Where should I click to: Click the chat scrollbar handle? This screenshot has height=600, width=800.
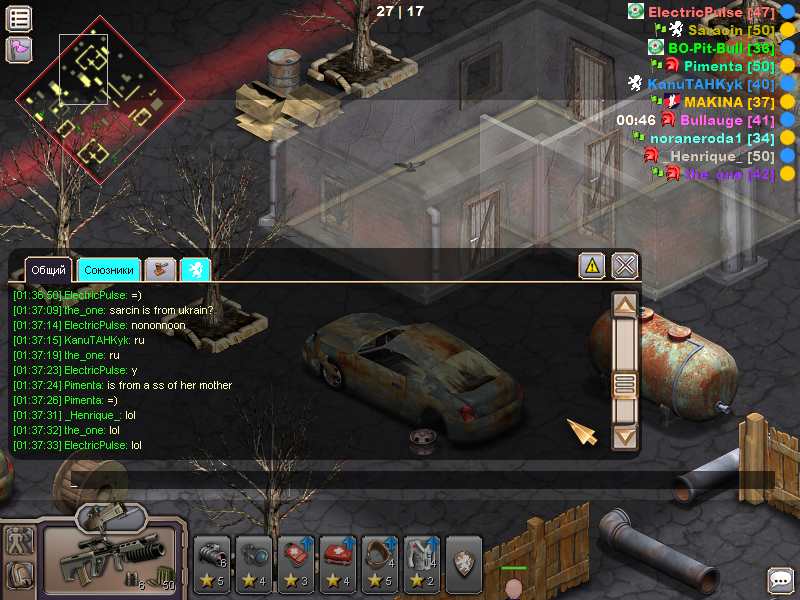tap(625, 385)
